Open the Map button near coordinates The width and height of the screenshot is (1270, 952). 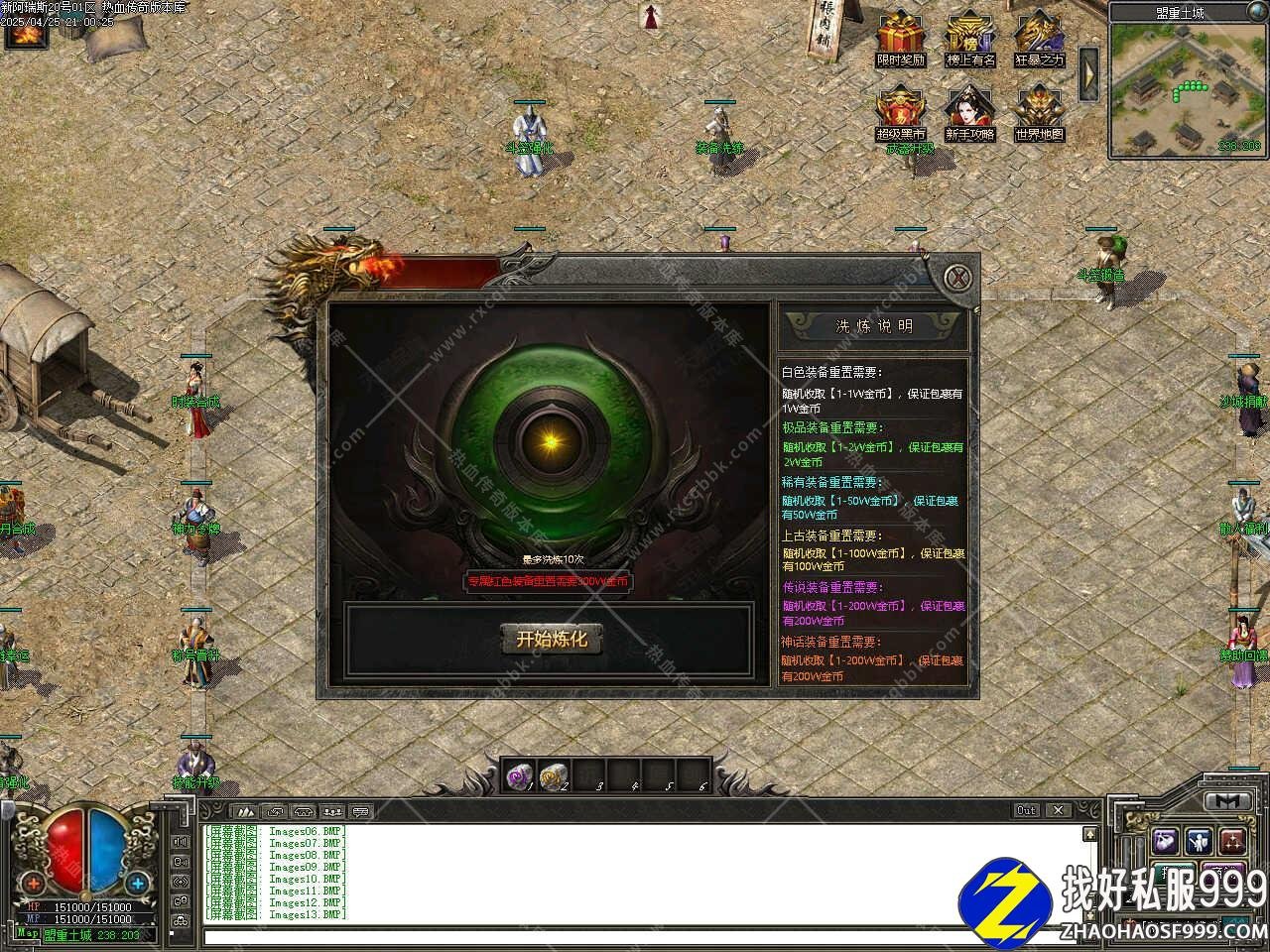[28, 933]
